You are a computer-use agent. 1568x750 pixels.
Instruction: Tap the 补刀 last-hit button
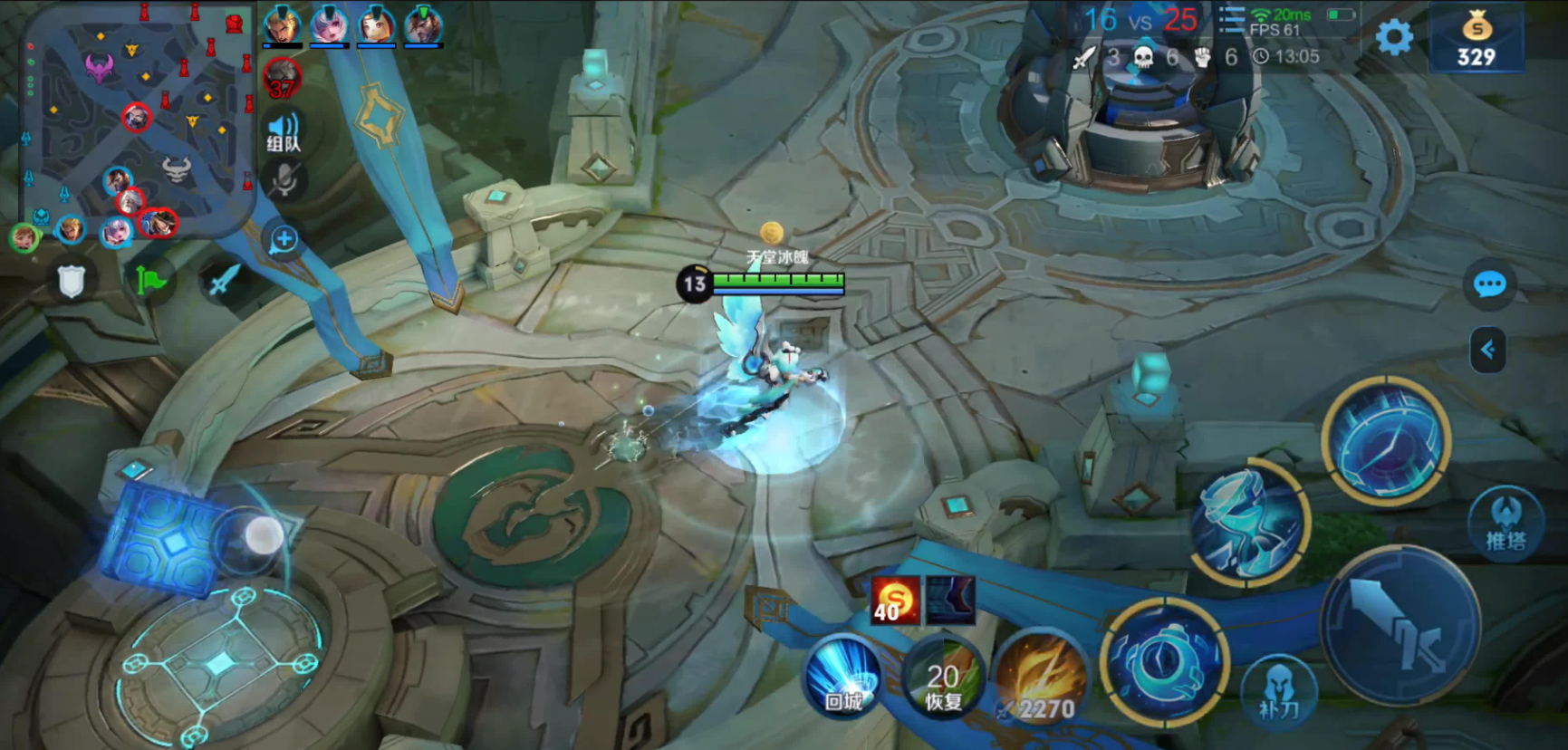pos(1278,693)
